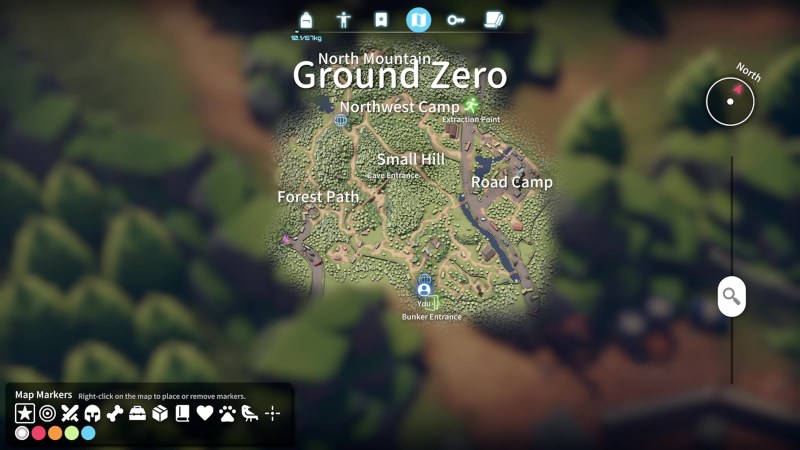The height and width of the screenshot is (450, 800).
Task: Select the paw print map marker
Action: click(228, 413)
